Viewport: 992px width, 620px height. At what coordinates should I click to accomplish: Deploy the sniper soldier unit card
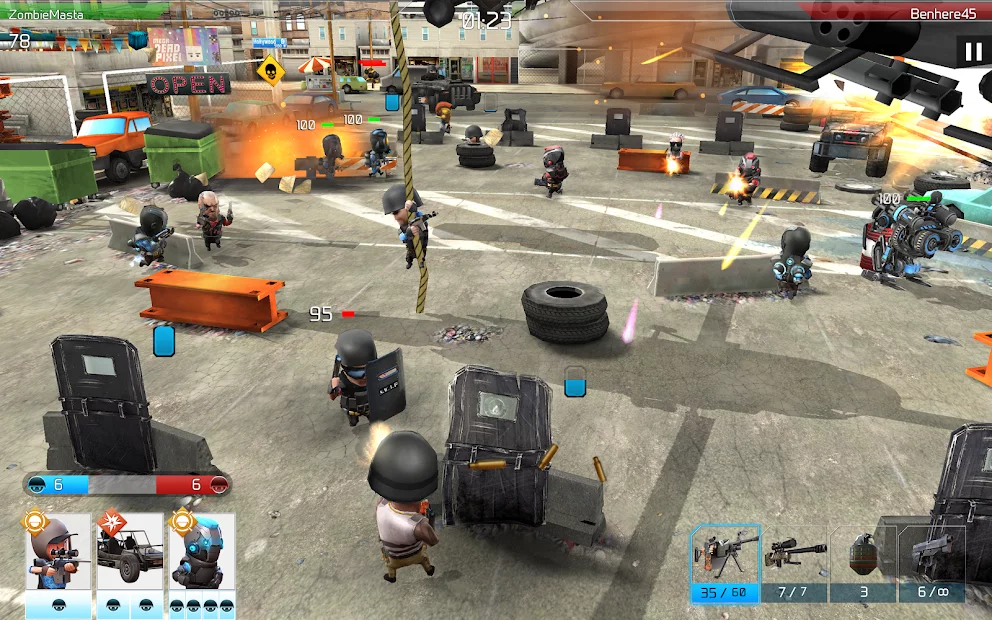pos(57,560)
